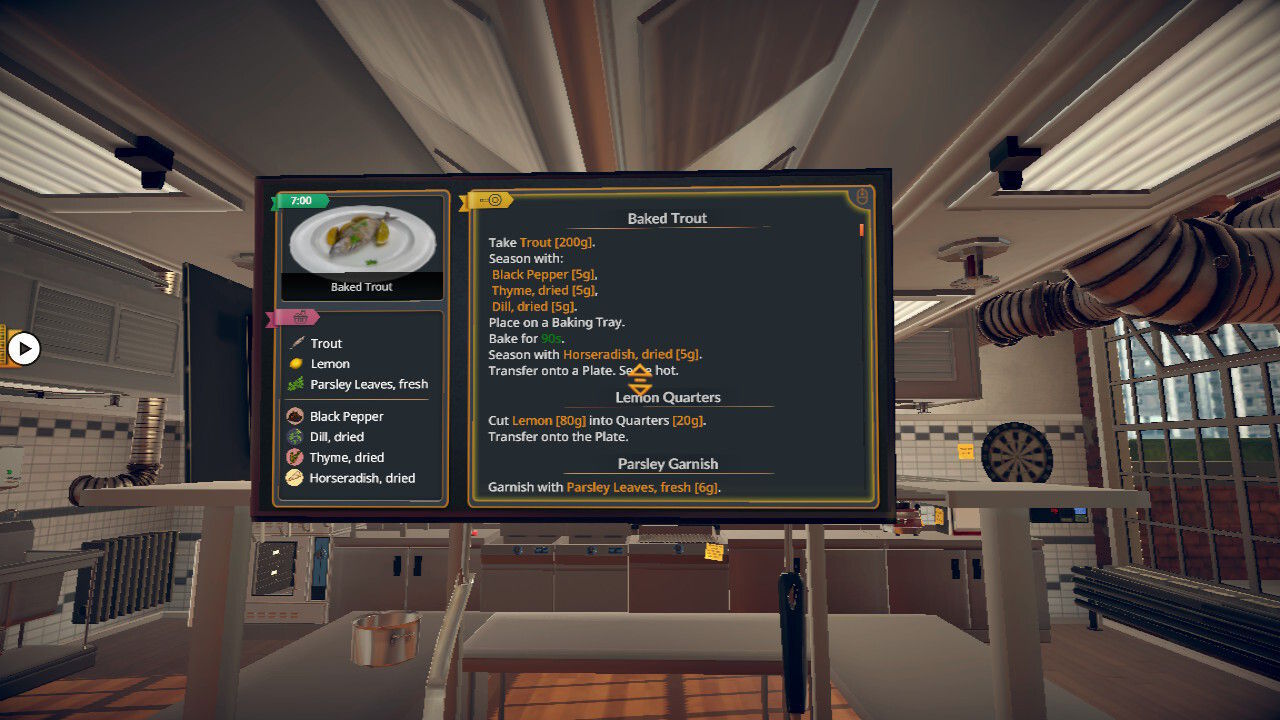
Task: Select the Trout ingredient icon
Action: click(x=298, y=342)
